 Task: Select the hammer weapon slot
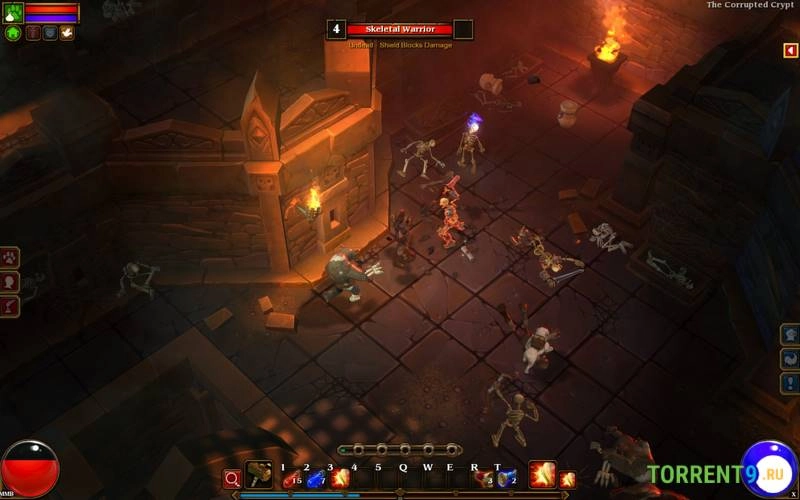point(259,475)
